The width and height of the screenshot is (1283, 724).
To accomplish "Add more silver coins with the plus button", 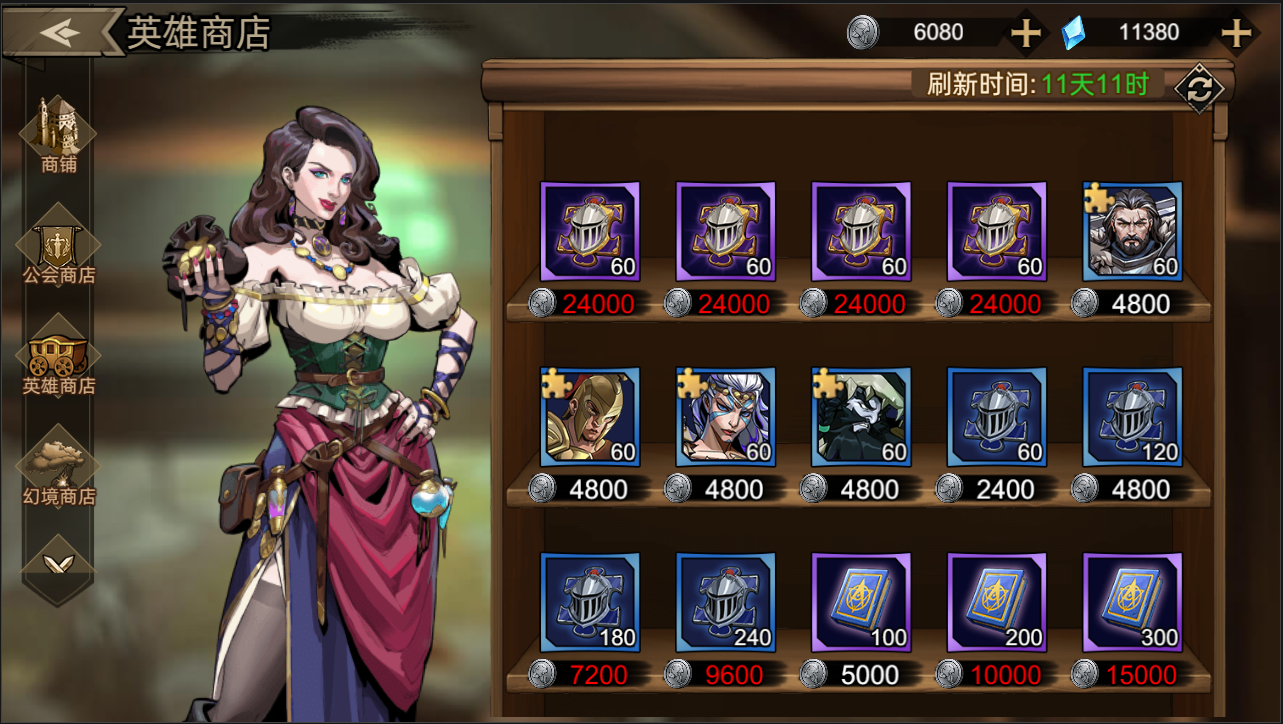I will [1026, 33].
